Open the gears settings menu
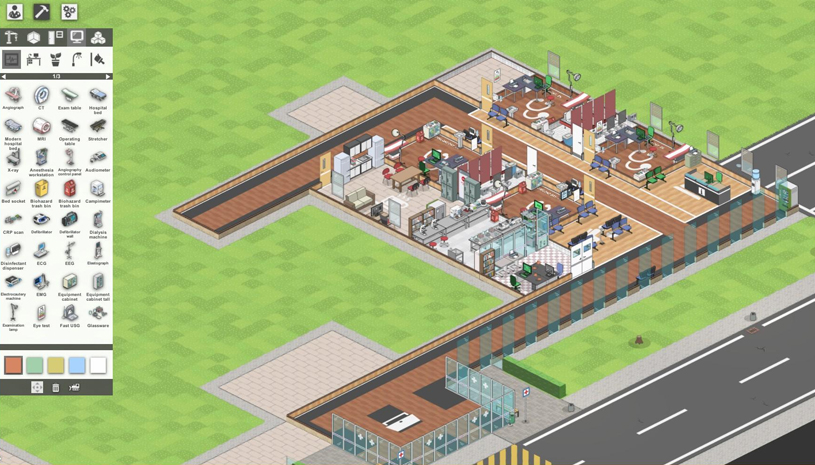 (x=69, y=12)
